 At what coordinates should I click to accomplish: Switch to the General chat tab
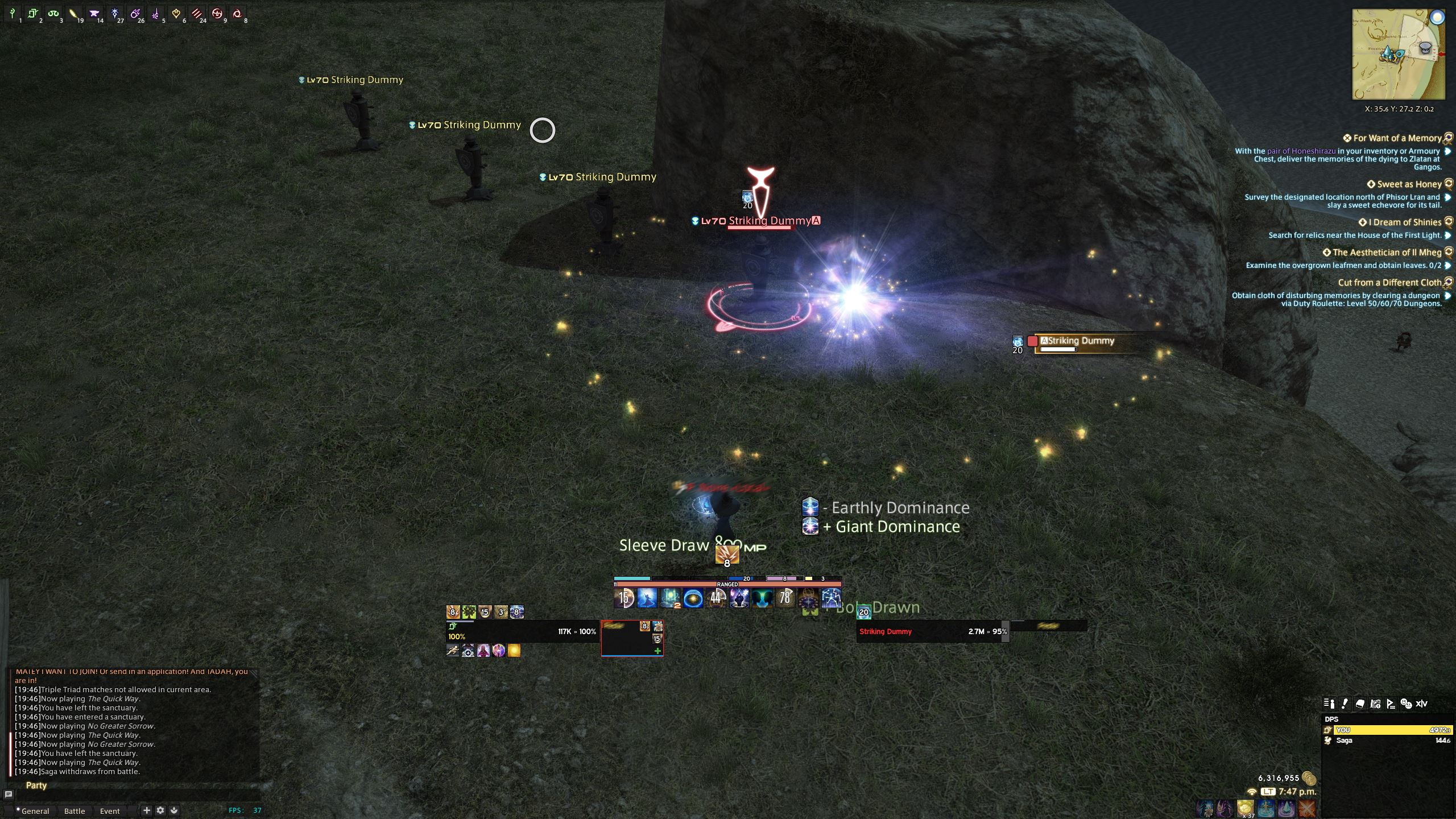tap(35, 811)
